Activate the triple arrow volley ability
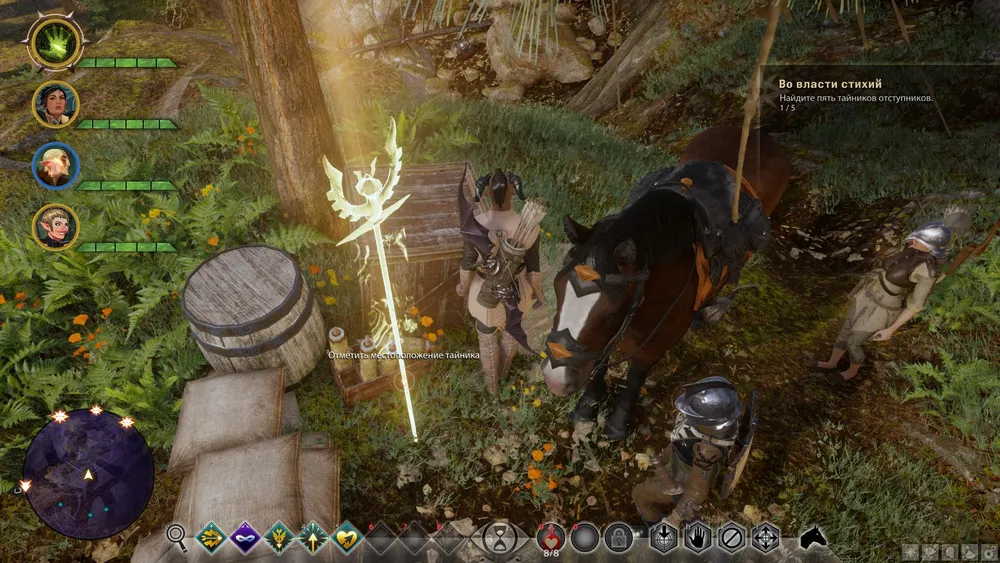 pos(211,538)
